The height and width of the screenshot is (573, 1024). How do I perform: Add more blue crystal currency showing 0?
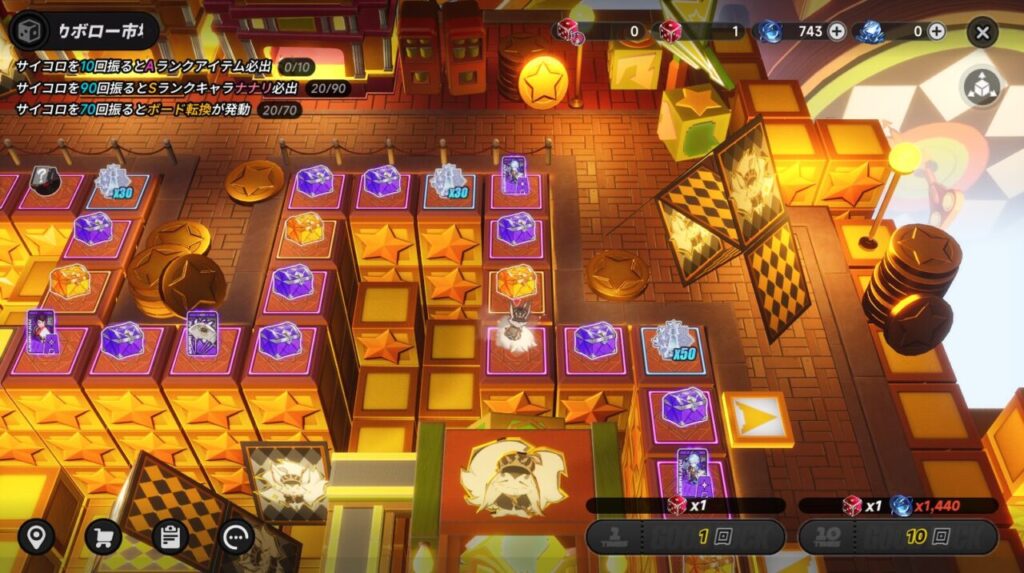click(x=937, y=31)
